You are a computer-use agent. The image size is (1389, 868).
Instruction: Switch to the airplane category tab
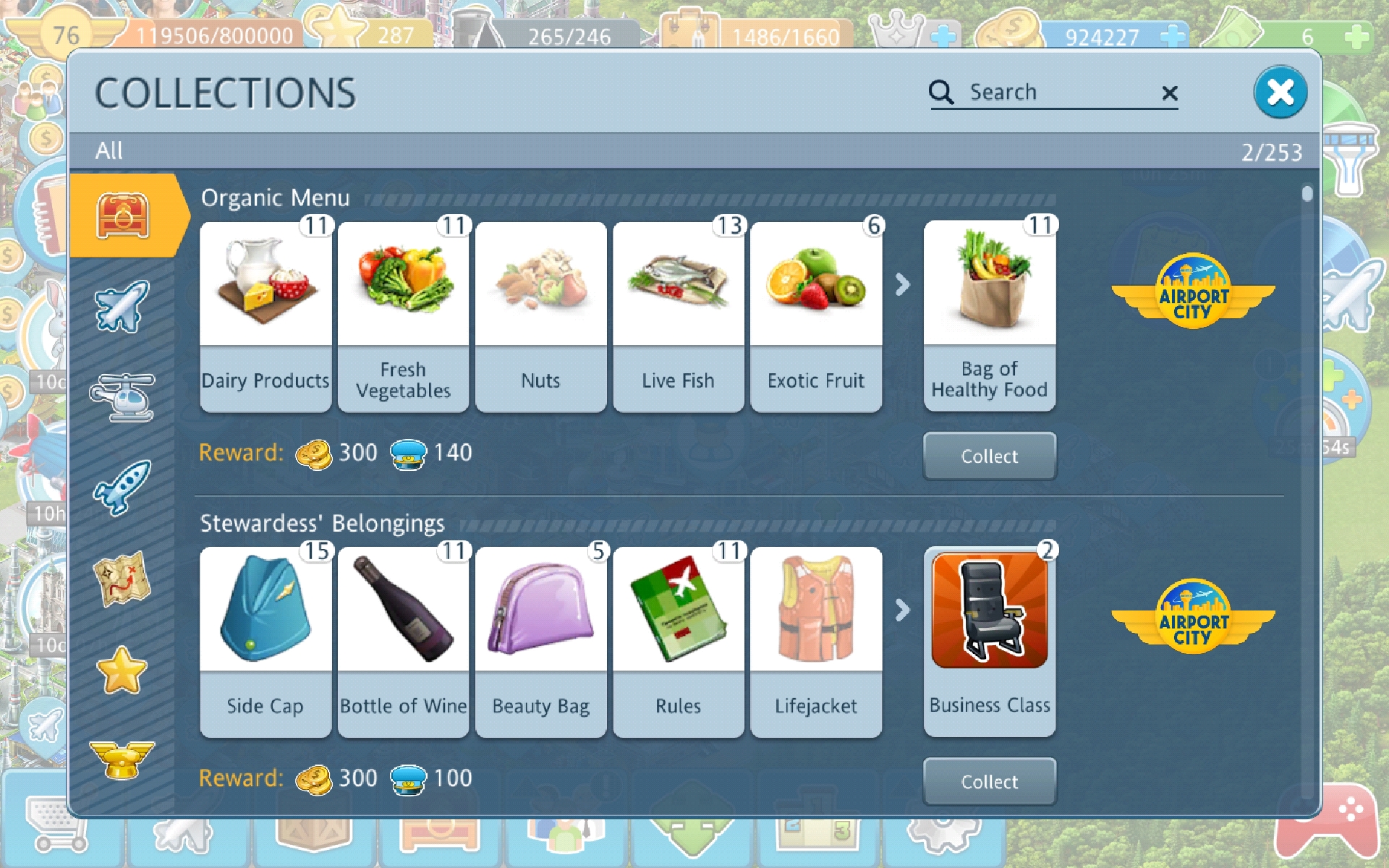(x=122, y=307)
